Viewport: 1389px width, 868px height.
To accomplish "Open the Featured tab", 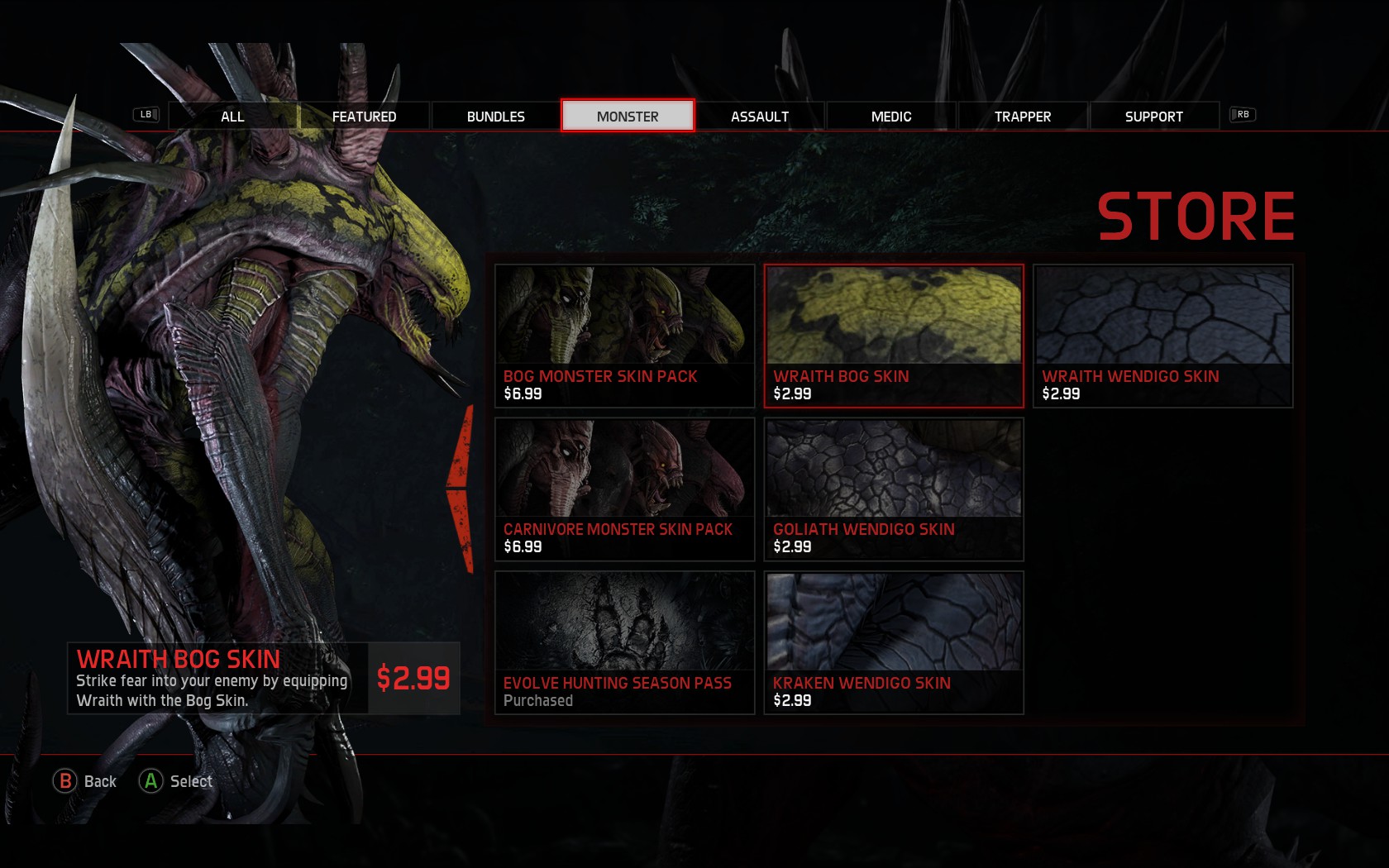I will (x=364, y=117).
